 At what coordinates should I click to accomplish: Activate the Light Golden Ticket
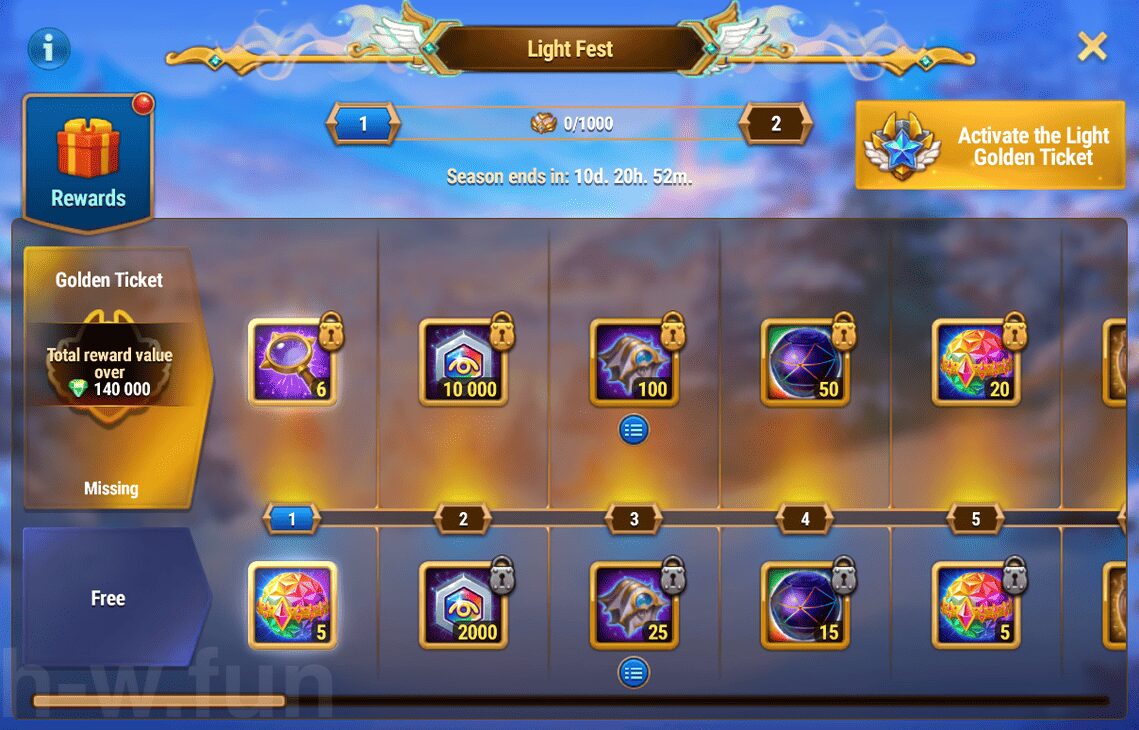(x=990, y=146)
